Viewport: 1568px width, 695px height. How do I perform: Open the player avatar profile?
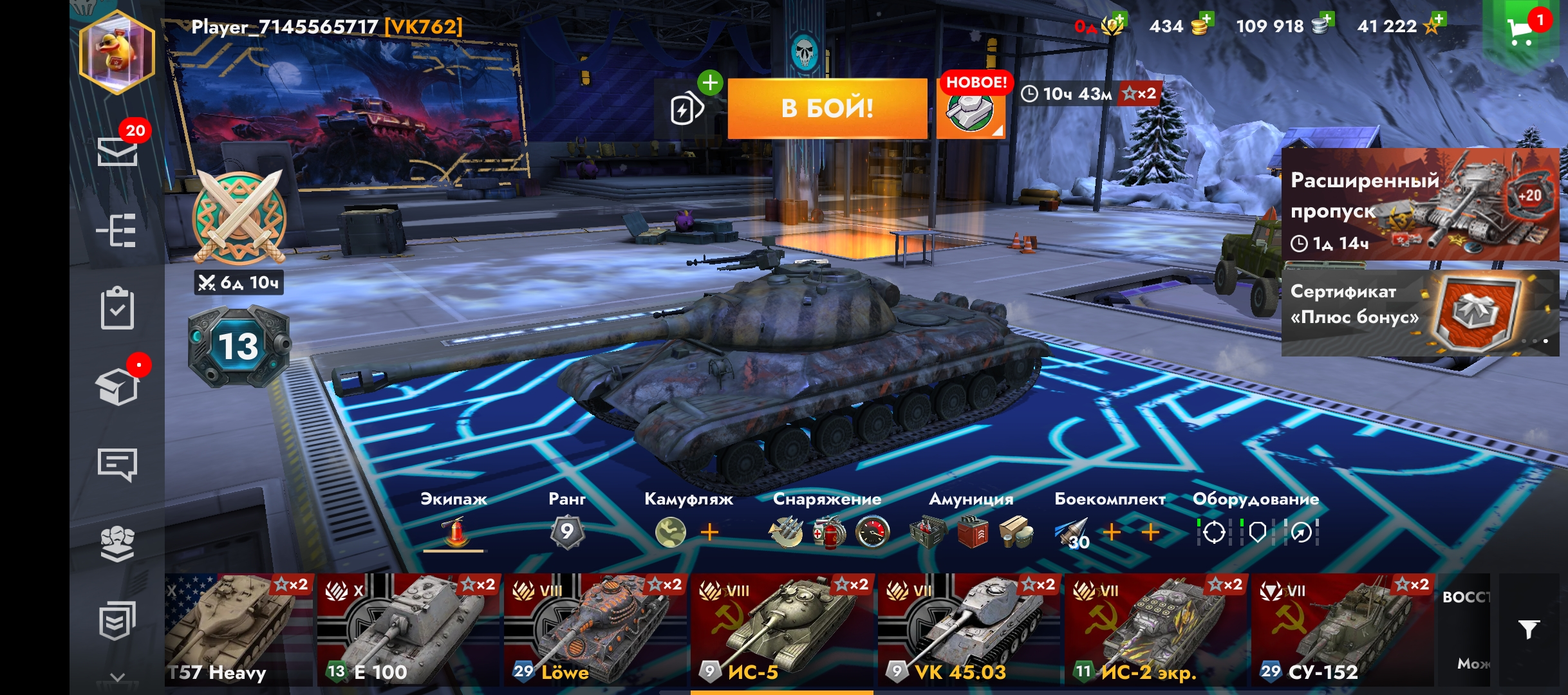[x=117, y=53]
